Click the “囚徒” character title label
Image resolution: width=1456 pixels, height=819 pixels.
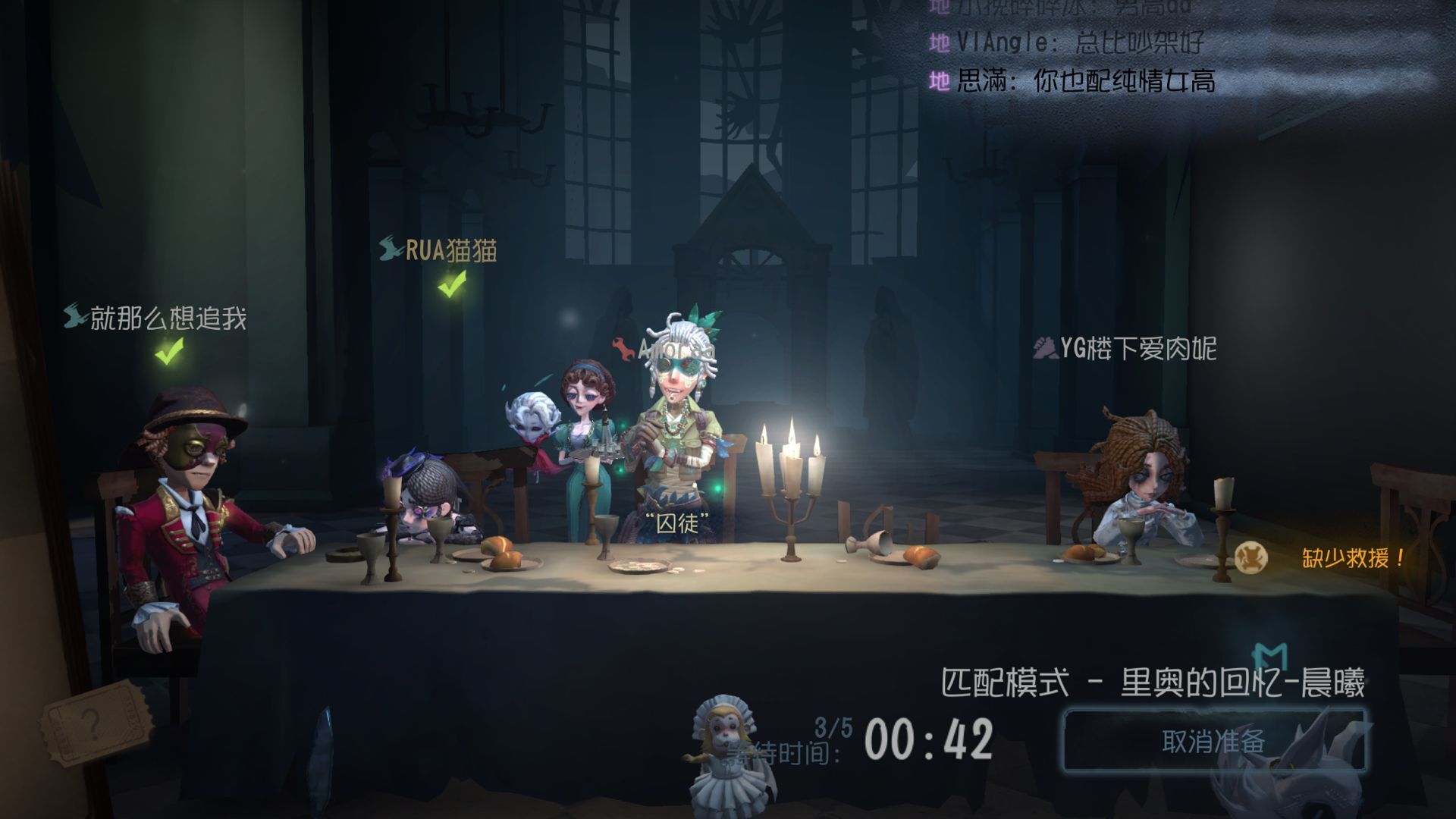(x=676, y=522)
